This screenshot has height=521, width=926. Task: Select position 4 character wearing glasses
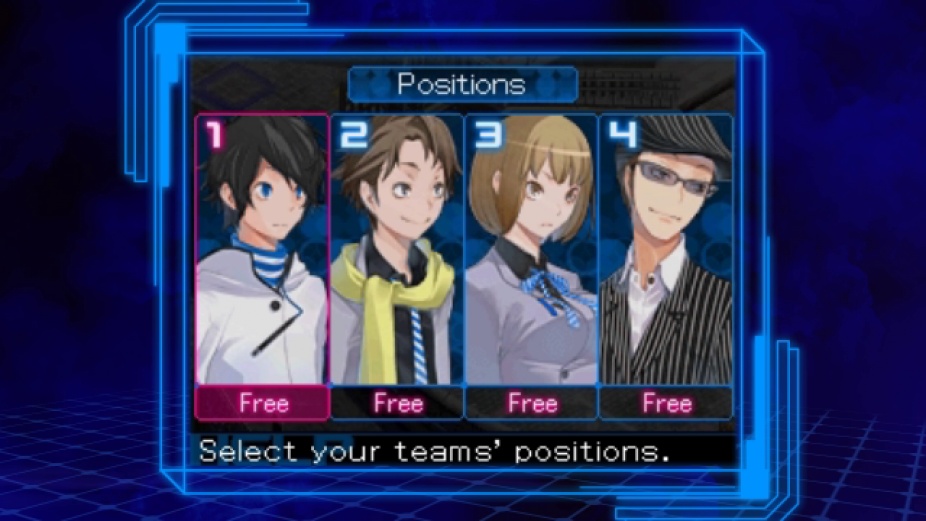[x=666, y=250]
